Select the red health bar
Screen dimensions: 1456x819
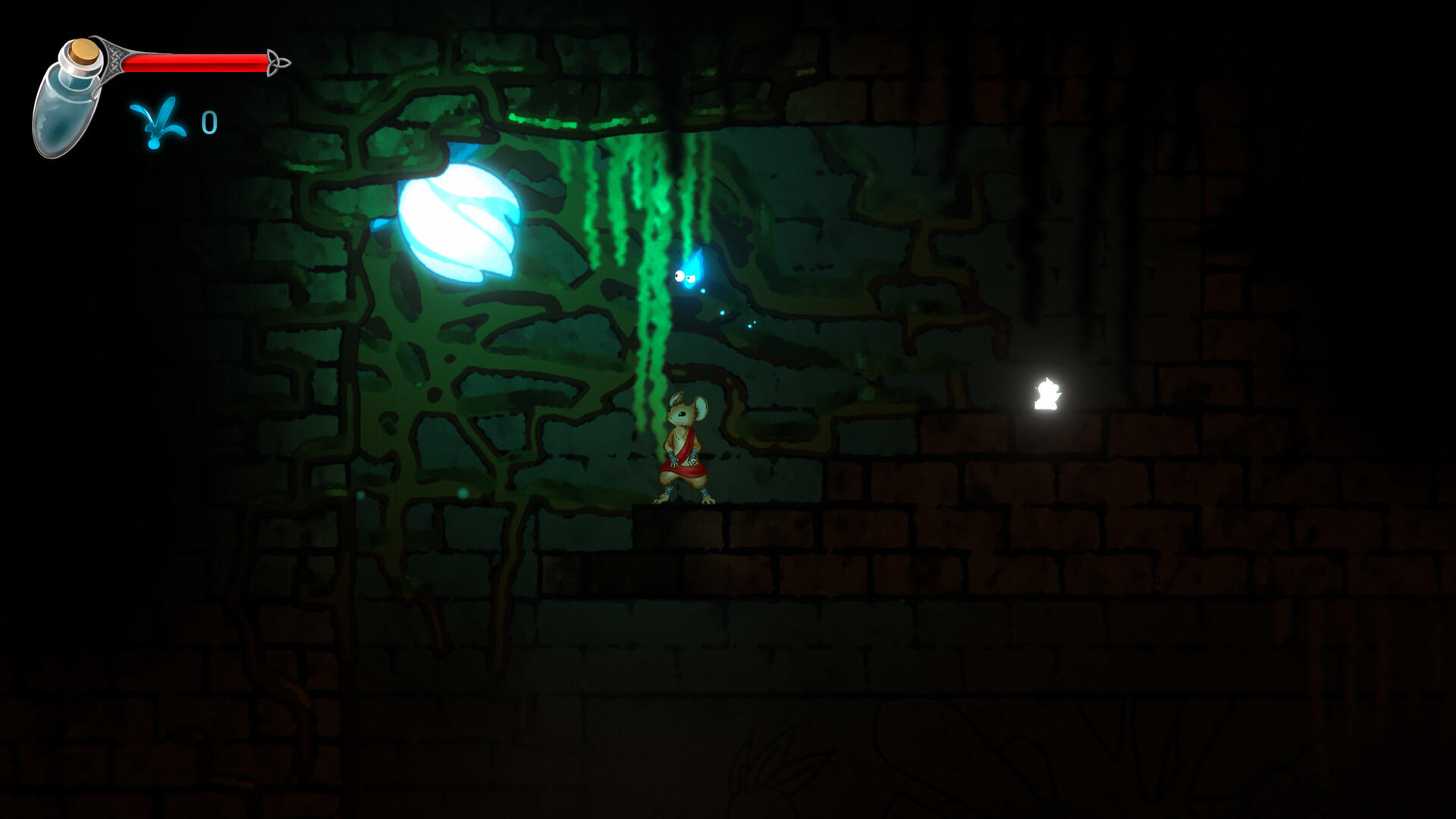pyautogui.click(x=193, y=64)
